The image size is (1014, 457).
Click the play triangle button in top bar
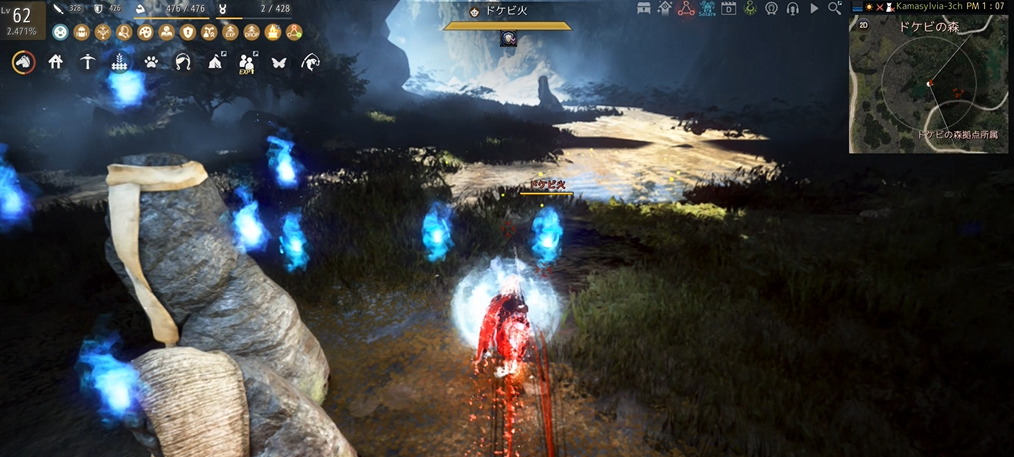[814, 8]
